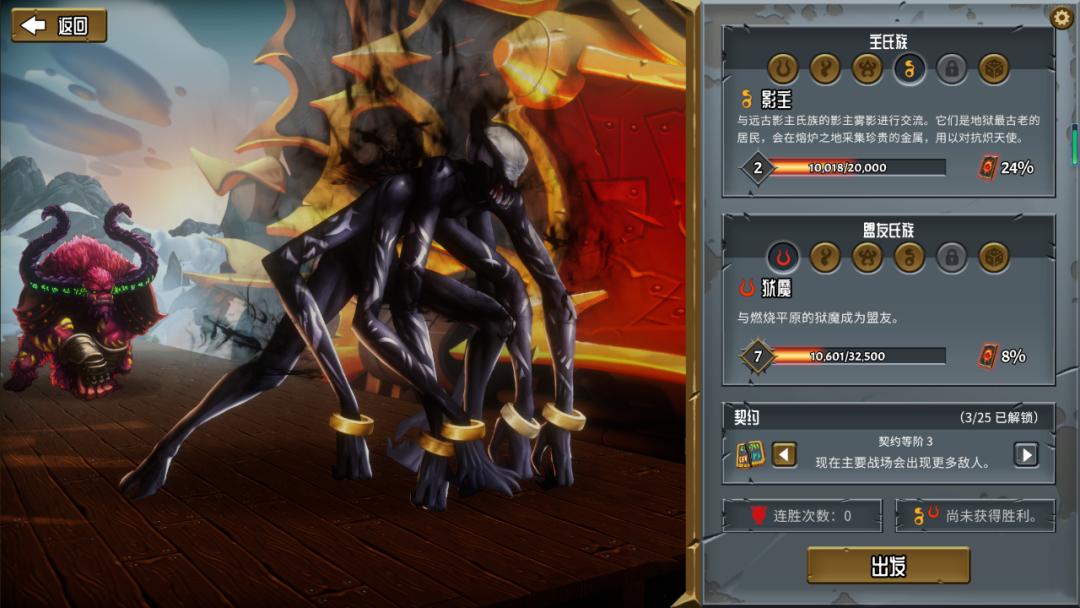Click the locked clan padlock under 主氏族
This screenshot has width=1080, height=608.
(952, 69)
